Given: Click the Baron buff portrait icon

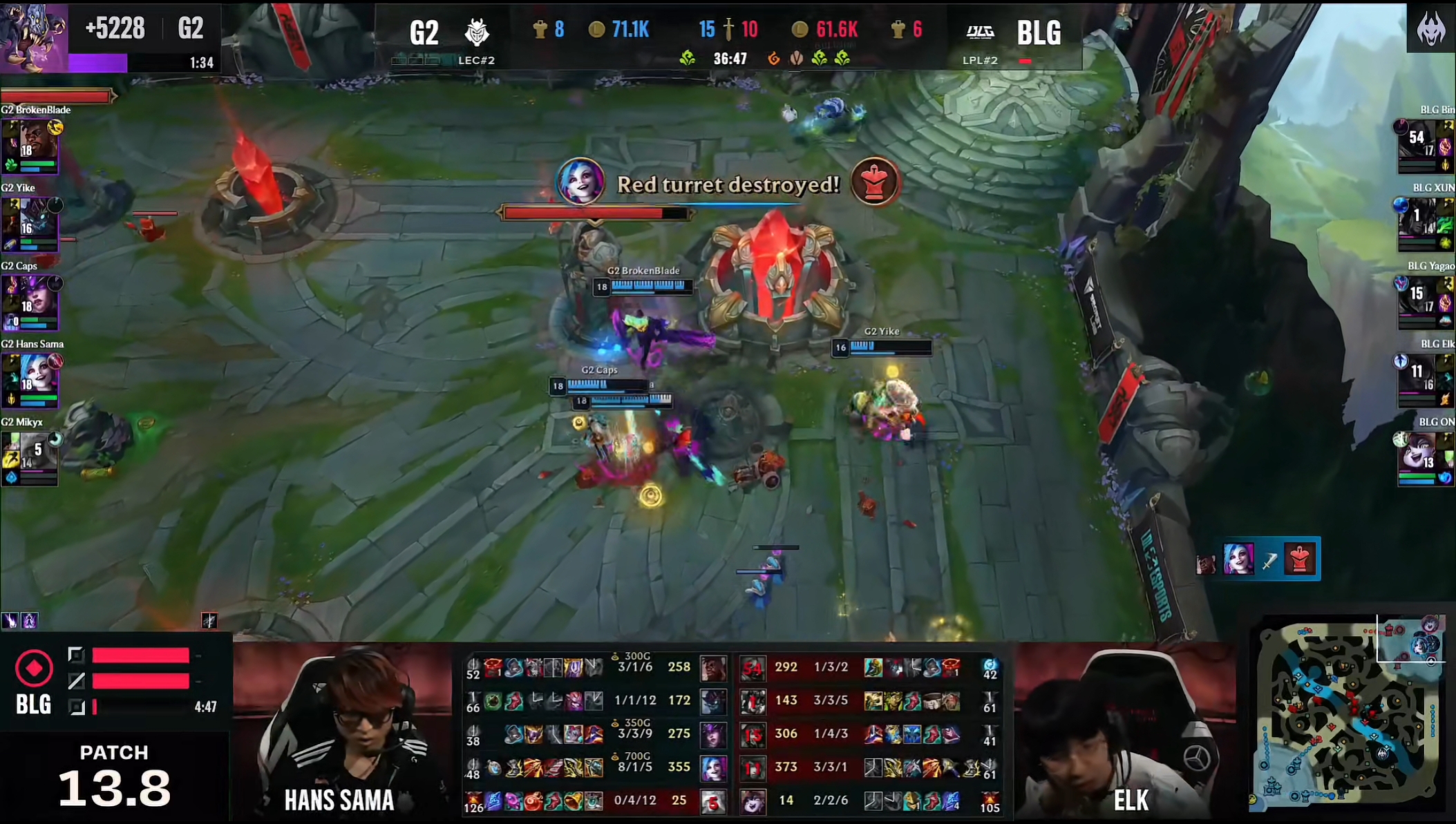Looking at the screenshot, I should tap(33, 36).
